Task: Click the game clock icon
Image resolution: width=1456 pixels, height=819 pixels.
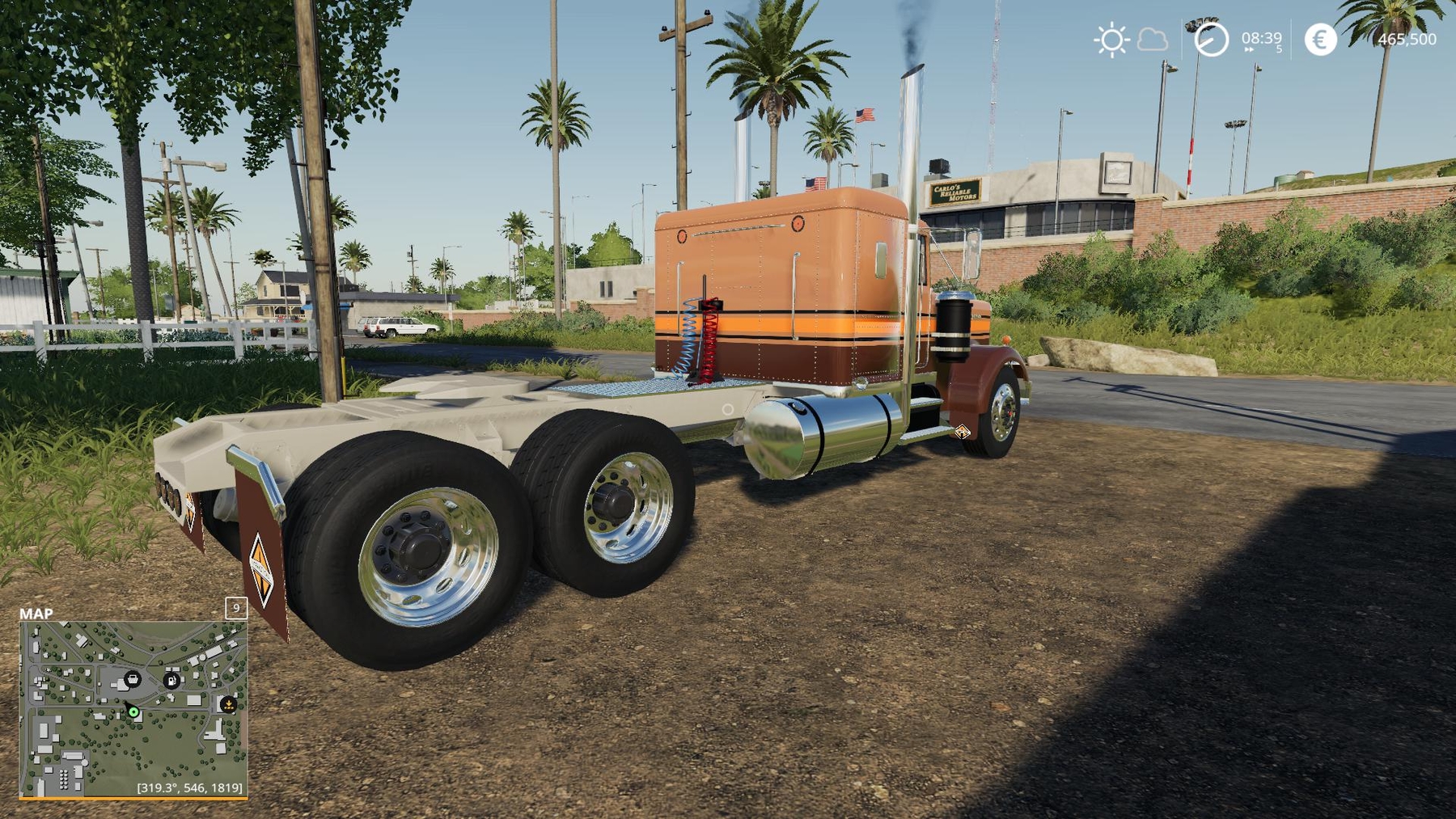Action: (1211, 40)
